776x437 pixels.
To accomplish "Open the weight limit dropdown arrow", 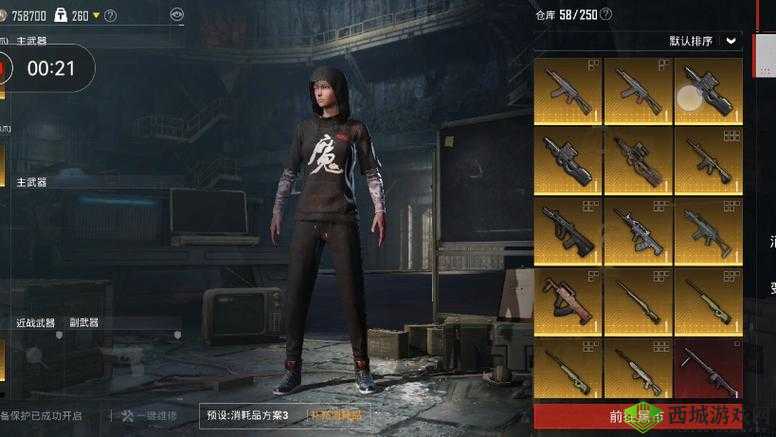I will [96, 16].
